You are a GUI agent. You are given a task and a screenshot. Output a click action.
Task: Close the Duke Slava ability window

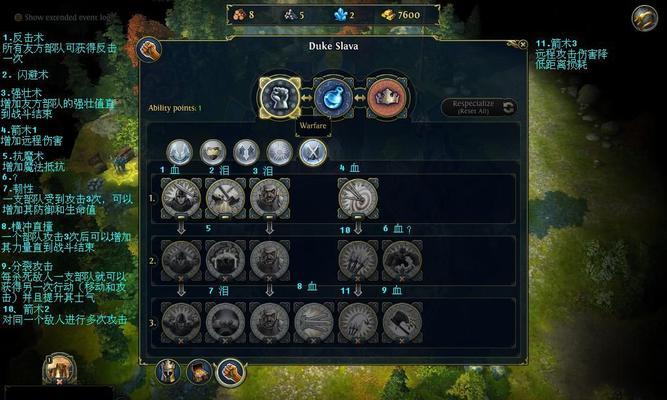pos(521,44)
